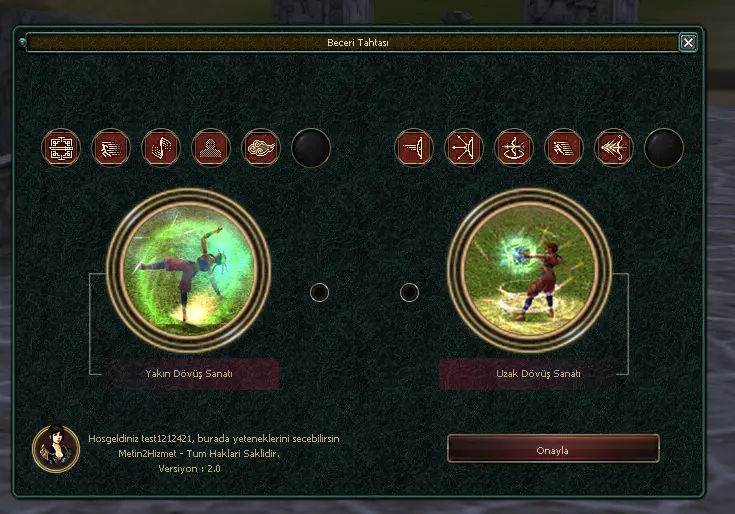This screenshot has height=514, width=735.
Task: Confirm the selection with the Onayla button
Action: click(x=552, y=449)
